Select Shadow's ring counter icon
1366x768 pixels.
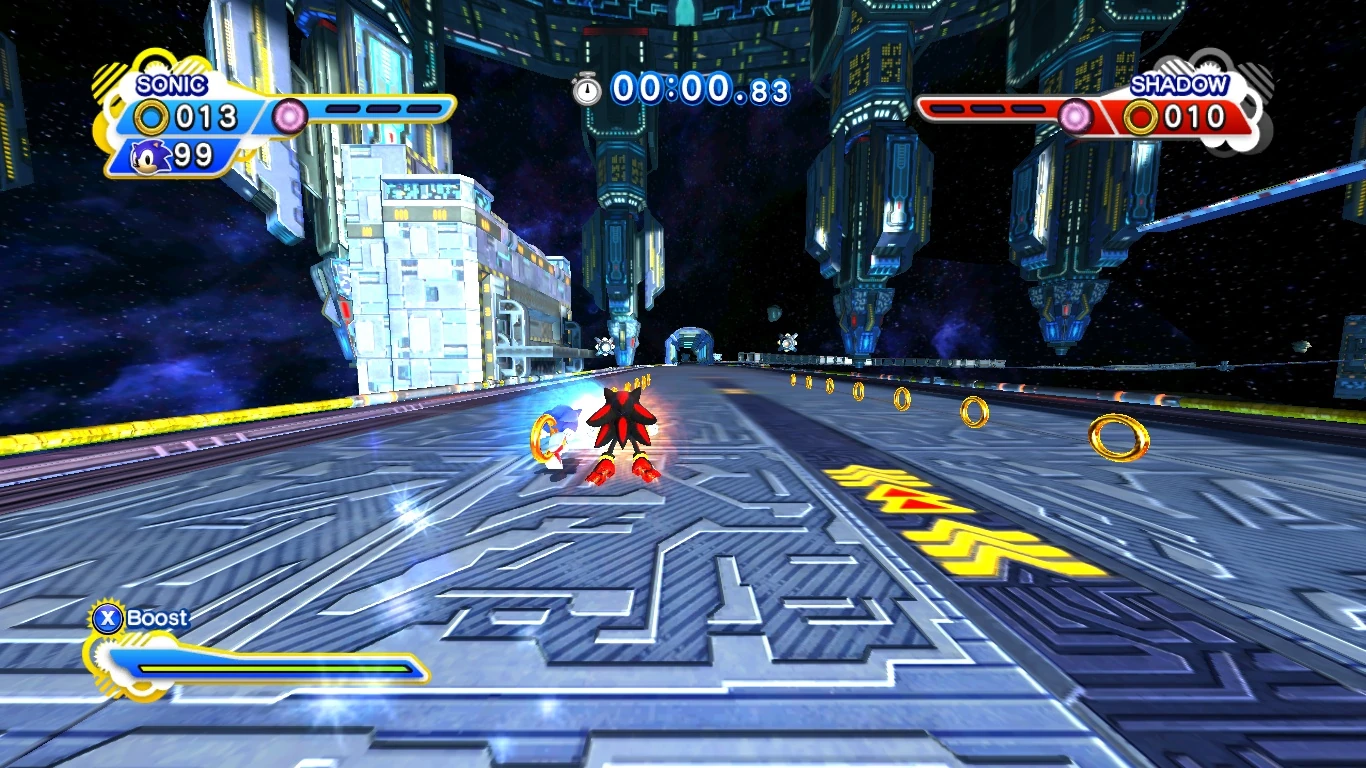1140,117
